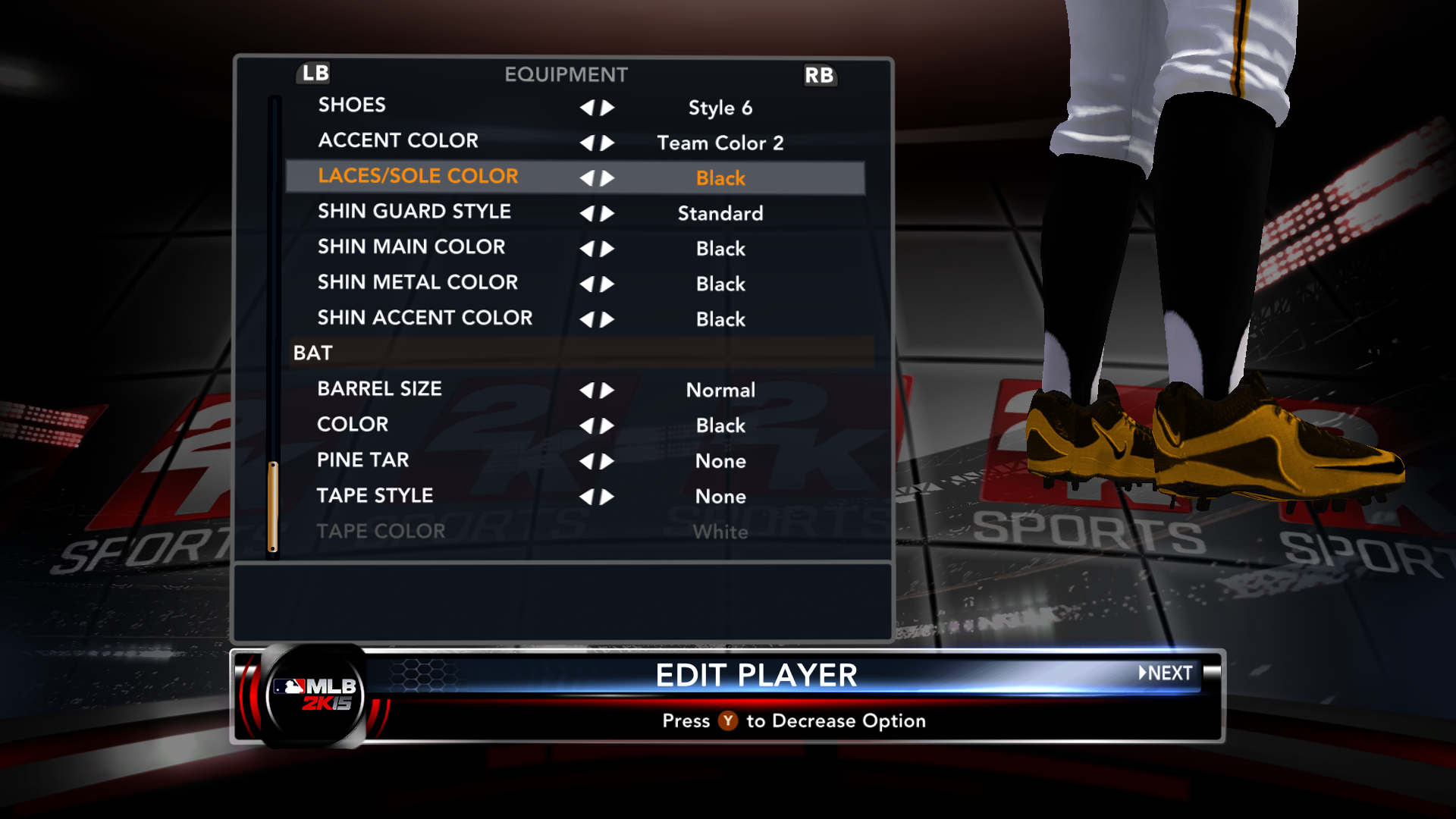
Task: Select the TAPE STYLE entry
Action: (375, 496)
